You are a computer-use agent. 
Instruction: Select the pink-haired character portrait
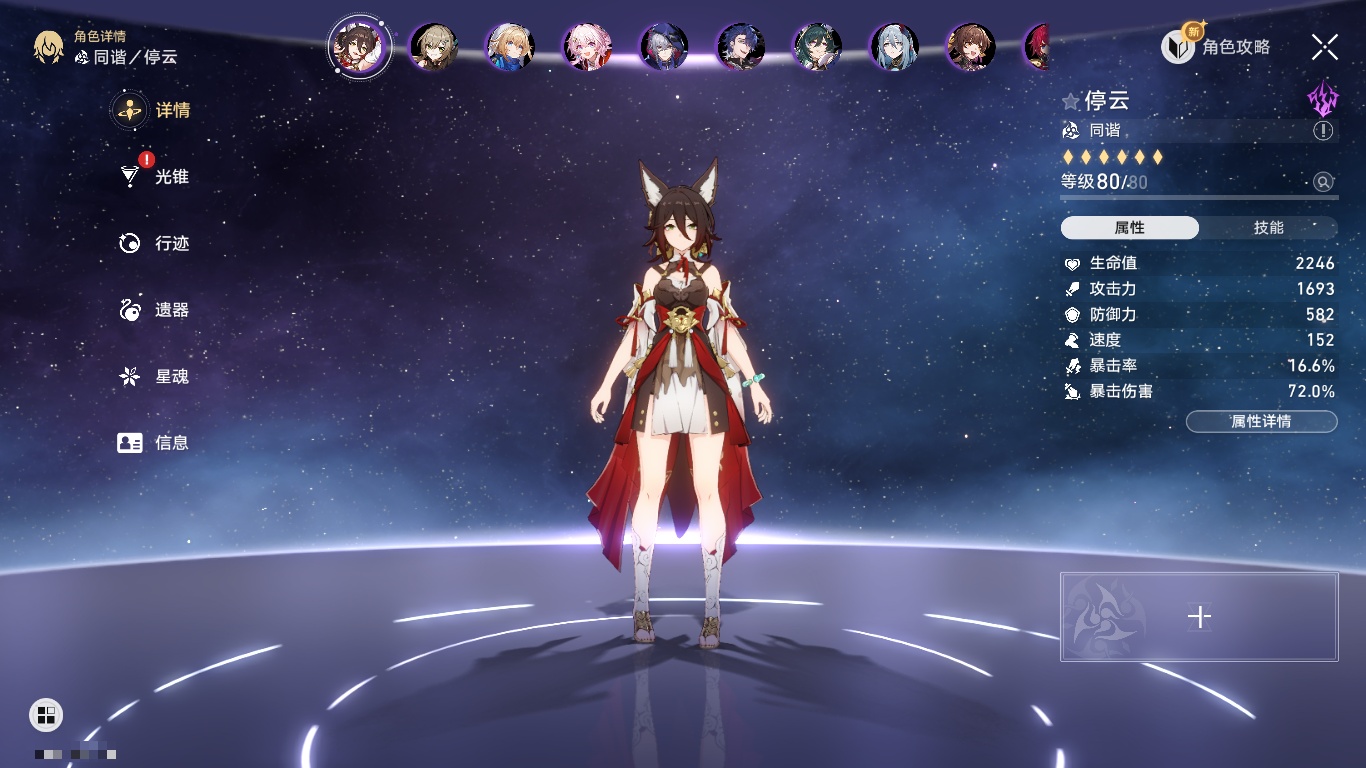pyautogui.click(x=587, y=47)
